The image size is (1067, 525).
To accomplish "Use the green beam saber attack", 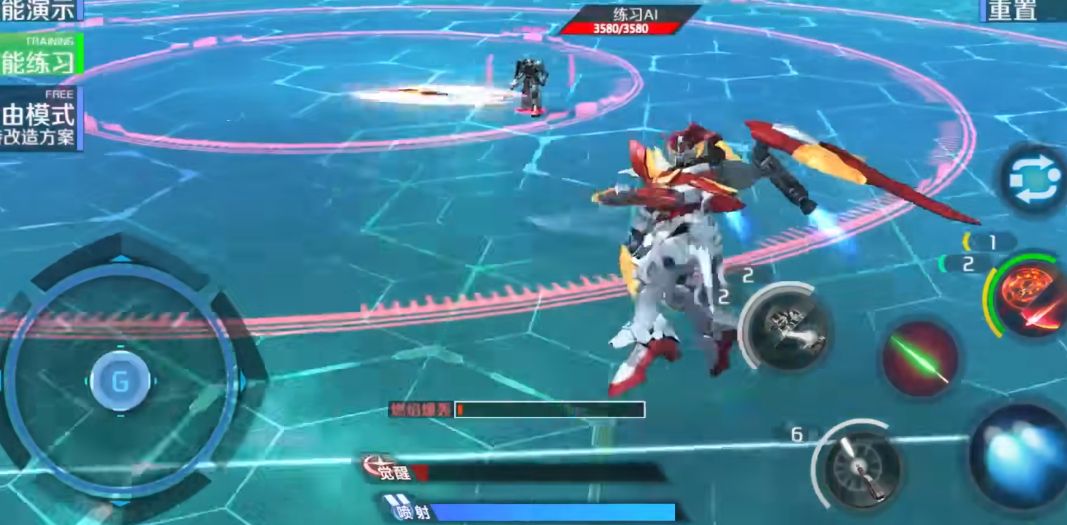I will (x=920, y=357).
